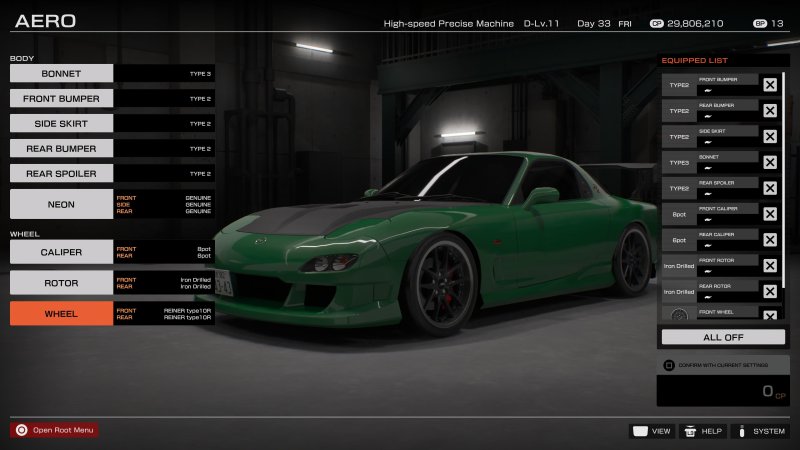Choose the SIDE SKIRT category
This screenshot has width=800, height=450.
61,123
